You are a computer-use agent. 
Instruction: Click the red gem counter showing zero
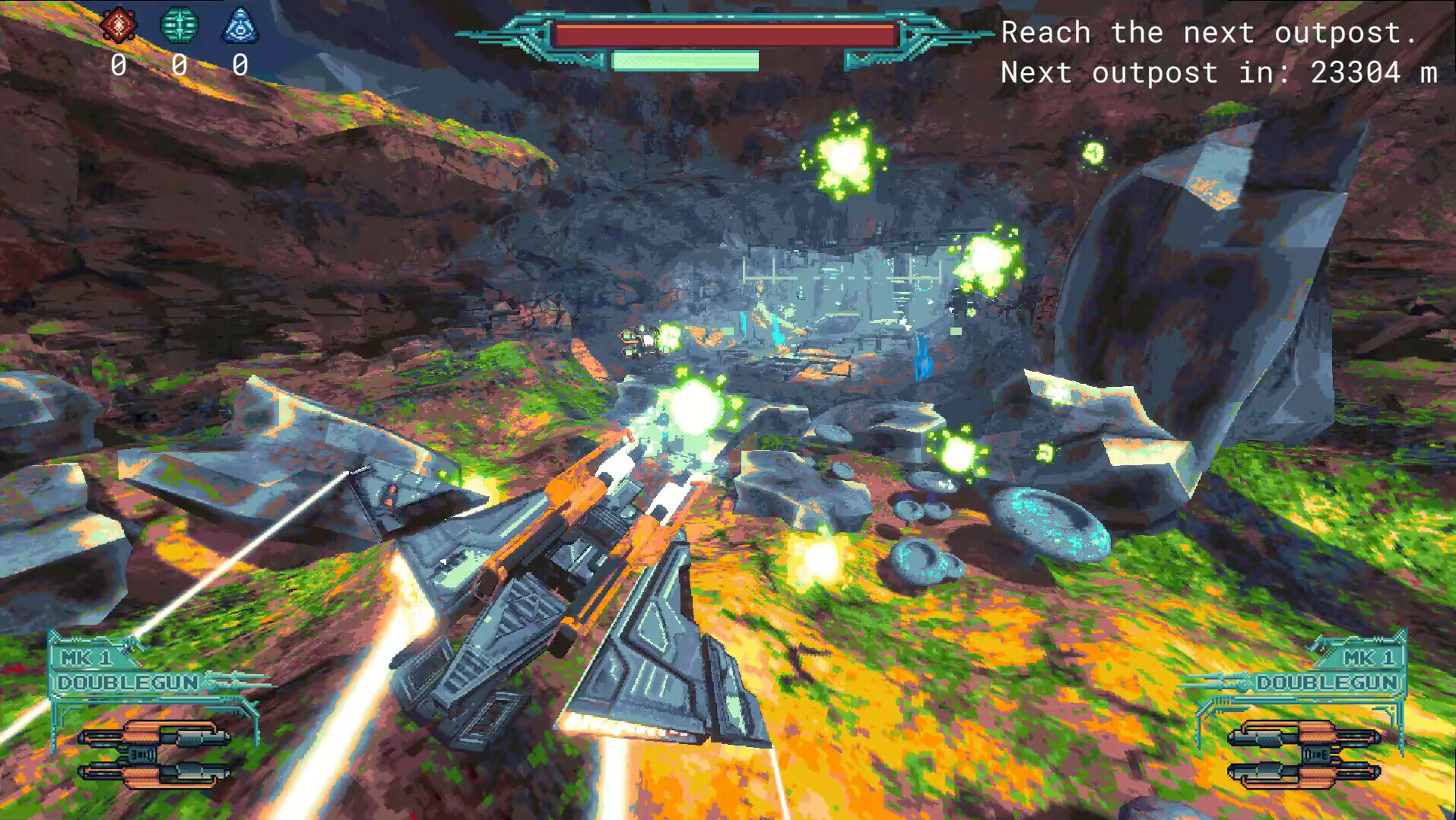click(x=120, y=65)
